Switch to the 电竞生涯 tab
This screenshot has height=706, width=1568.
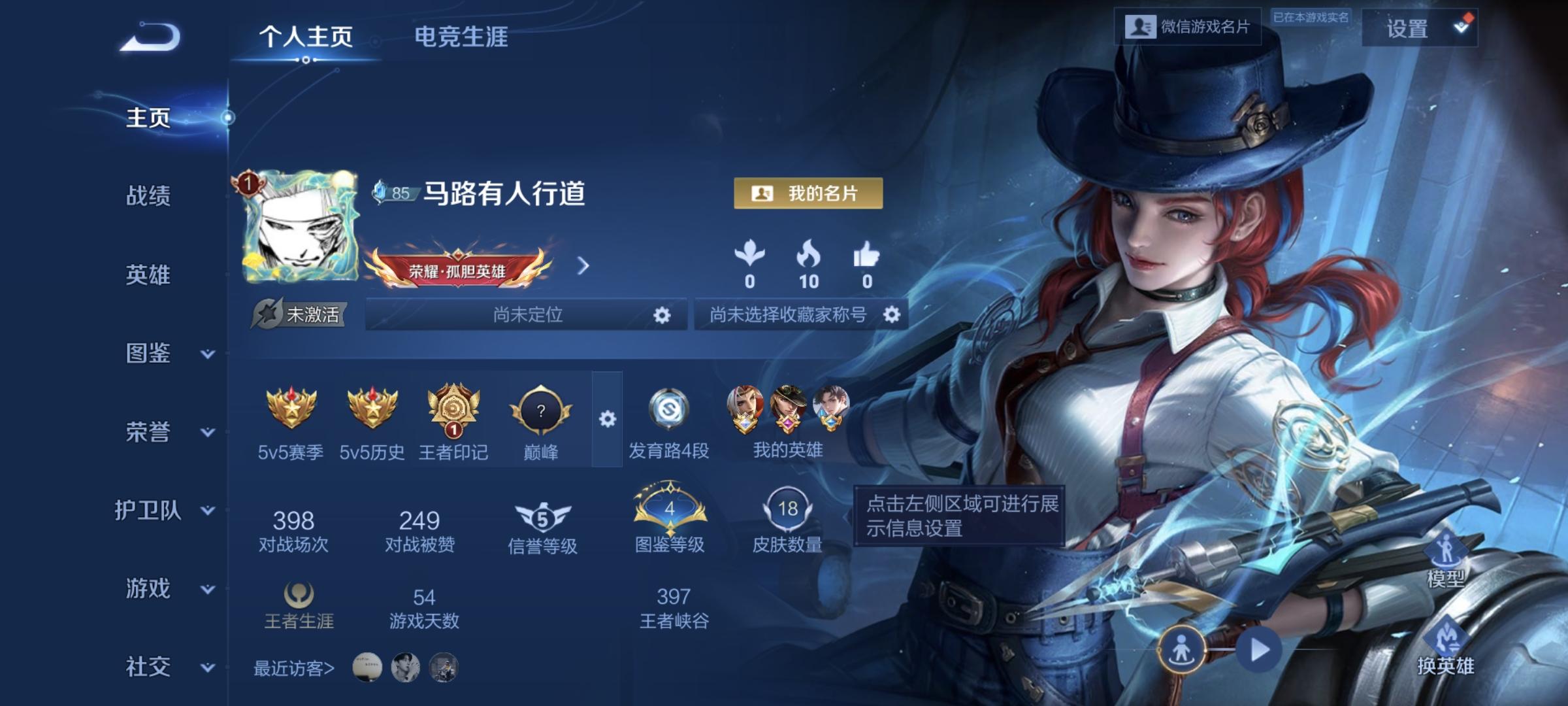click(x=461, y=37)
